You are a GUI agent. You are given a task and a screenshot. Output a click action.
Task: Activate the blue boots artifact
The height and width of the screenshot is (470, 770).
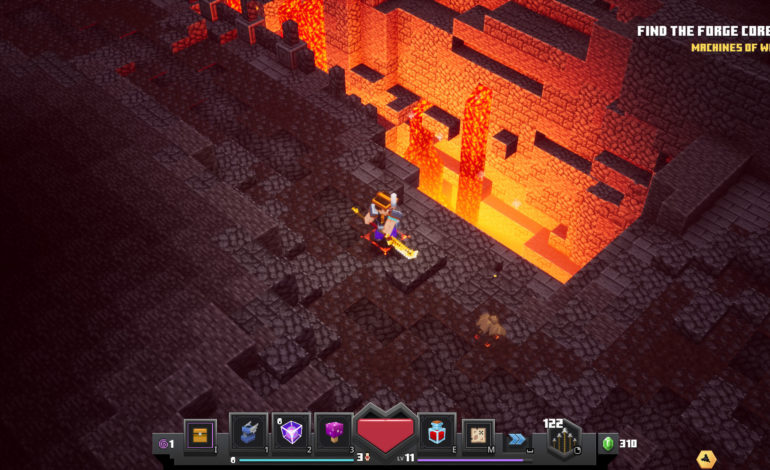click(x=248, y=432)
